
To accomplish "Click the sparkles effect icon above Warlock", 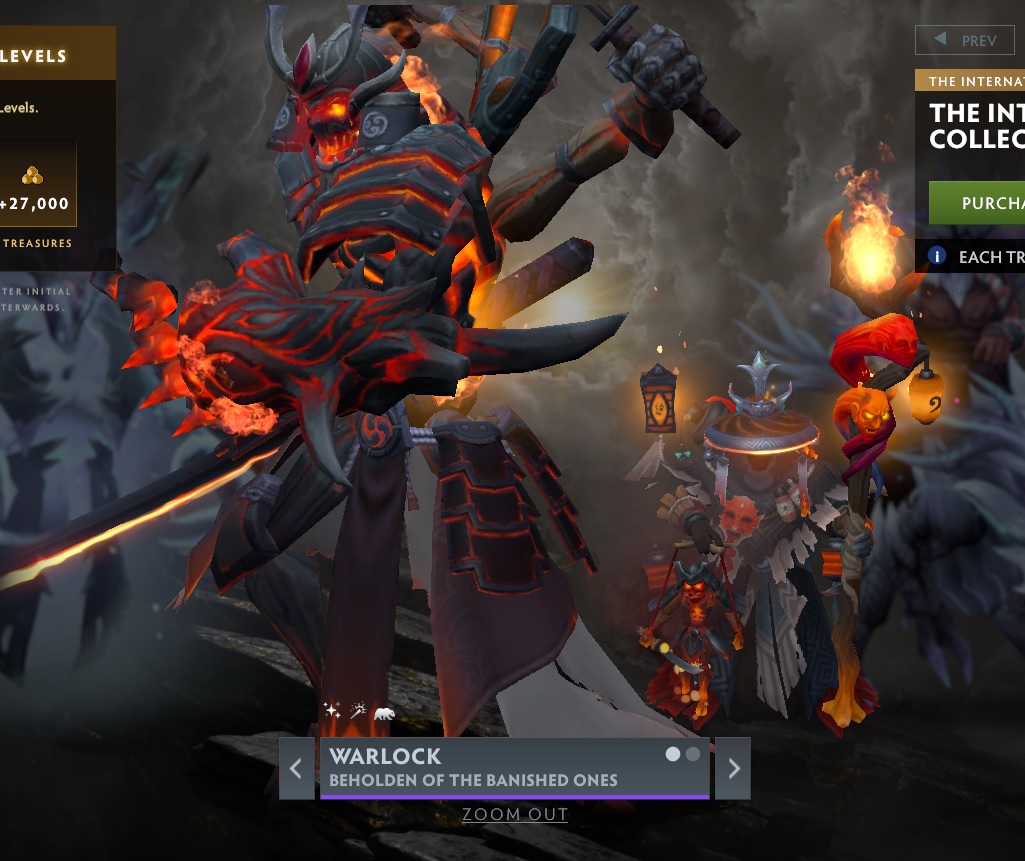I will pos(332,711).
